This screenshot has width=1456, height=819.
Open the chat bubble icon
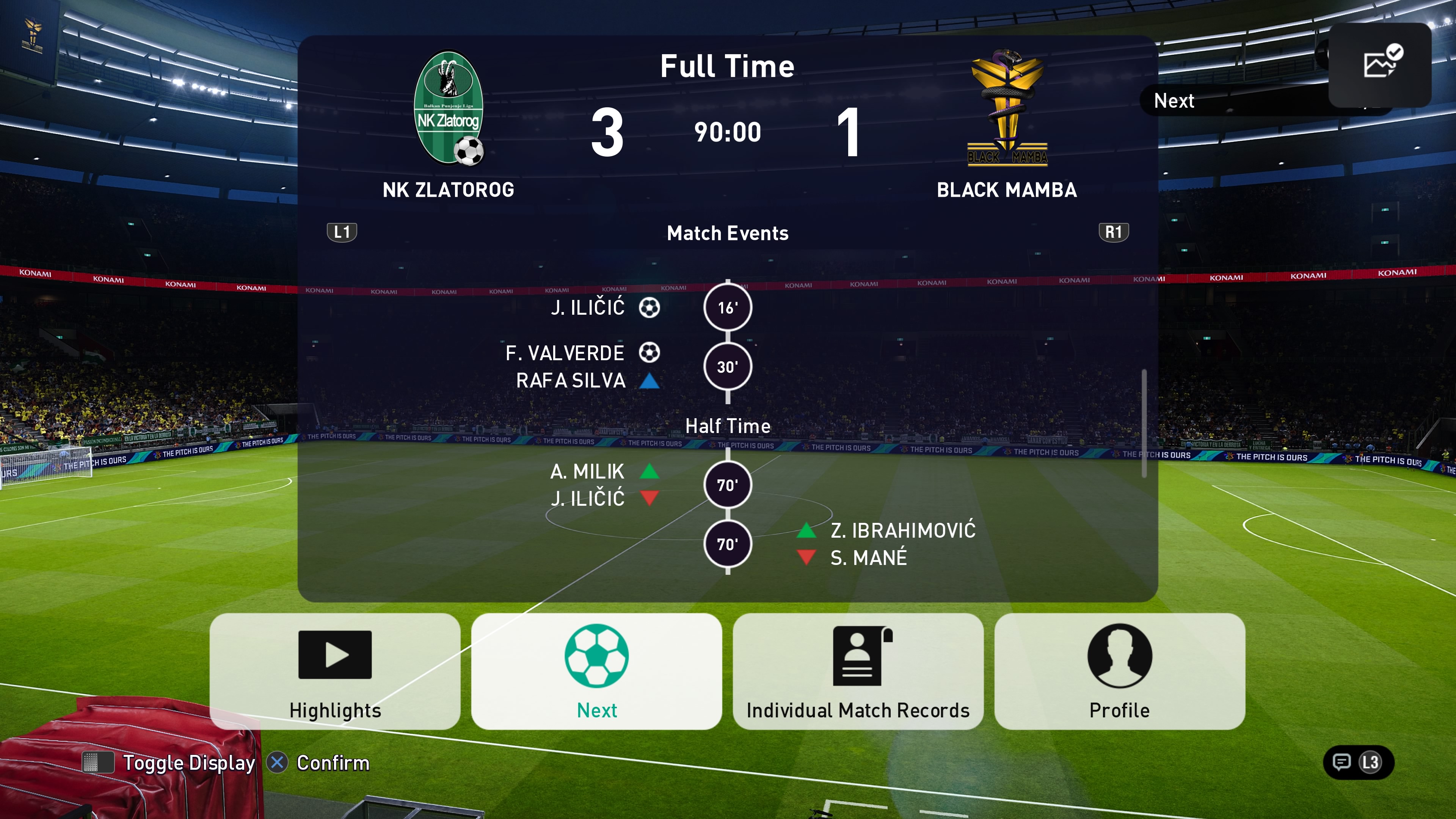point(1341,762)
